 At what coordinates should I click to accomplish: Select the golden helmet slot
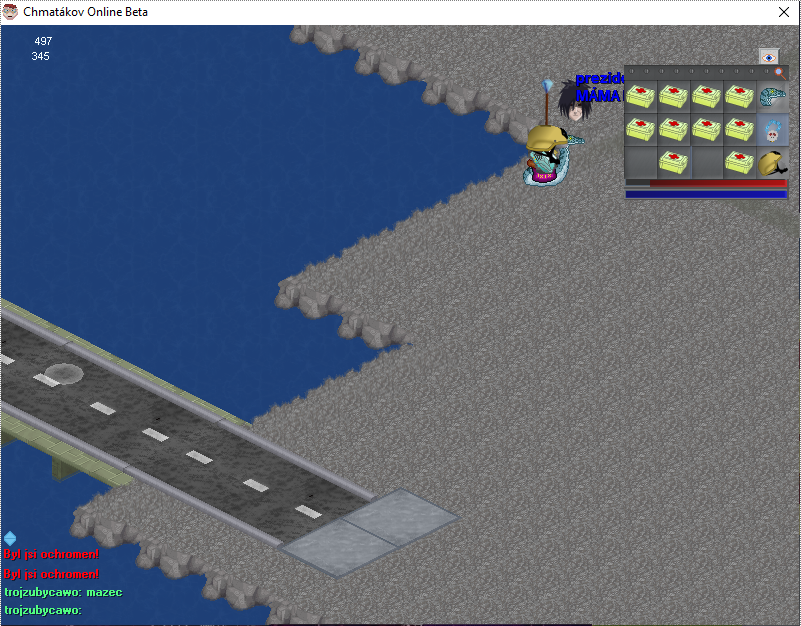[x=773, y=162]
